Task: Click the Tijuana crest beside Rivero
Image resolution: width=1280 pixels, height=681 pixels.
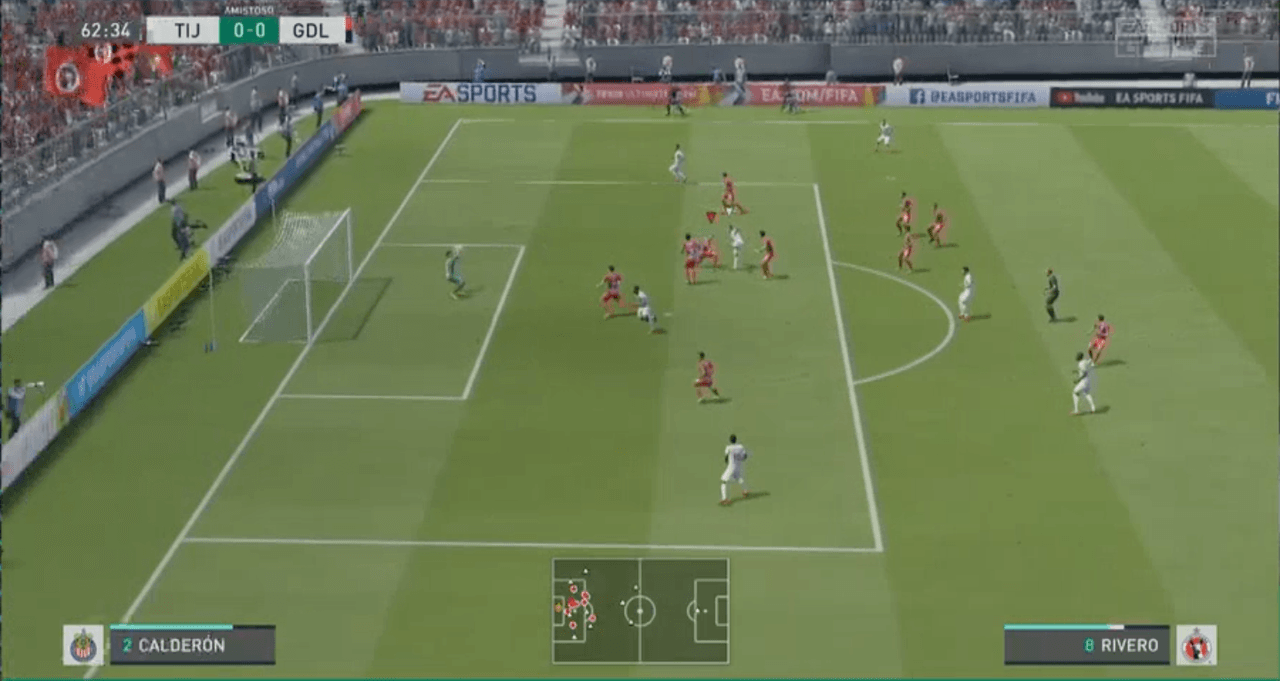Action: tap(1196, 645)
